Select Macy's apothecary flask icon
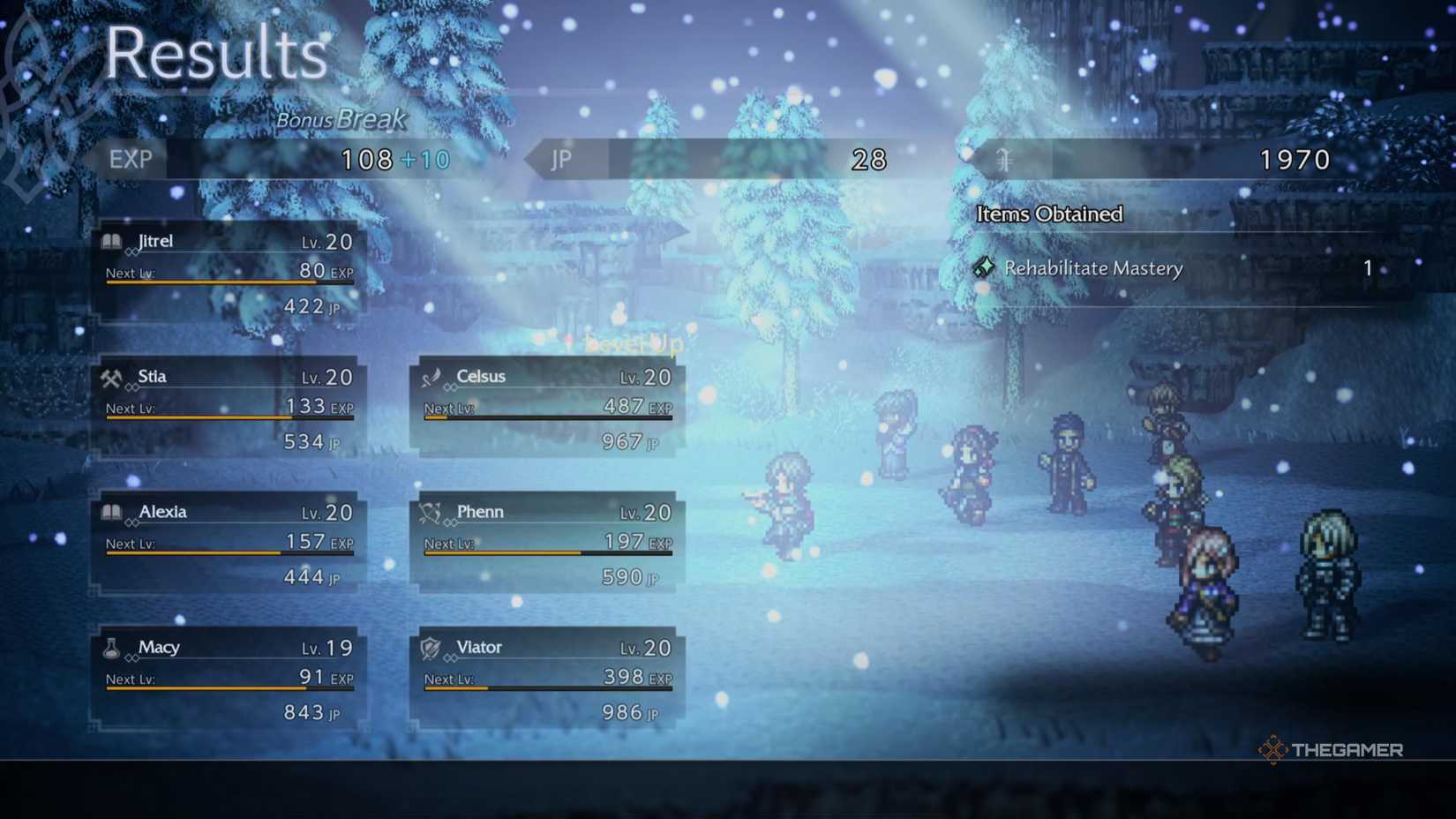Image resolution: width=1456 pixels, height=819 pixels. 112,647
